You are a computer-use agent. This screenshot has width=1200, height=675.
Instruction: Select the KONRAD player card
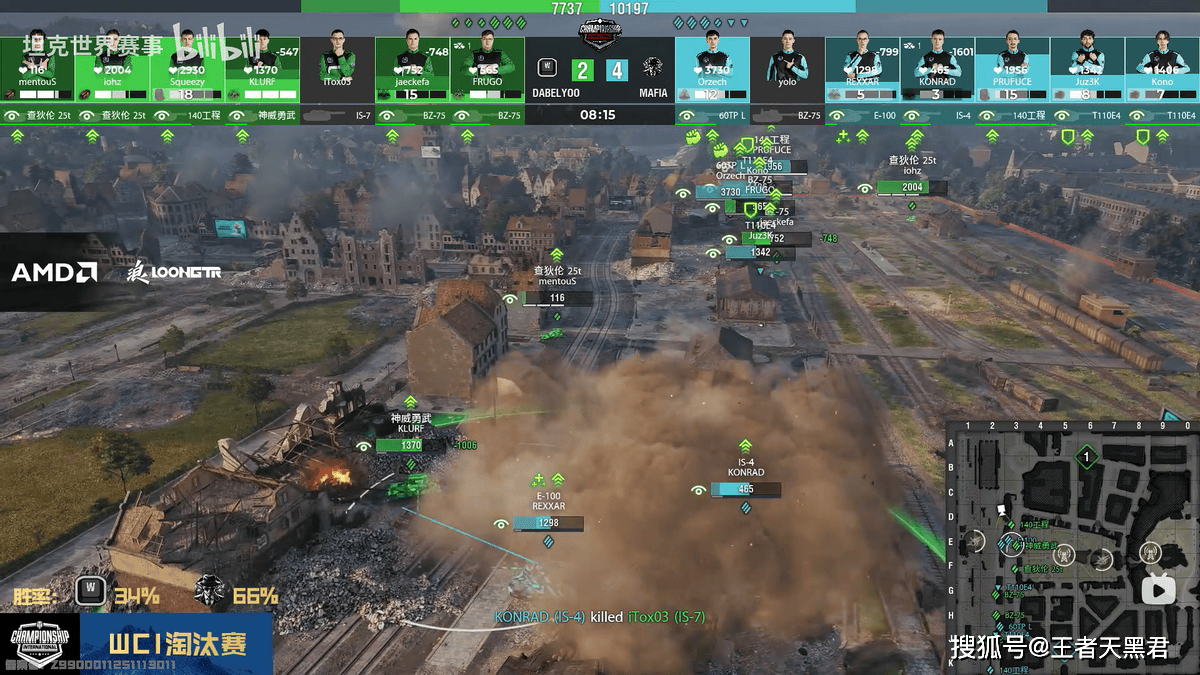click(937, 68)
